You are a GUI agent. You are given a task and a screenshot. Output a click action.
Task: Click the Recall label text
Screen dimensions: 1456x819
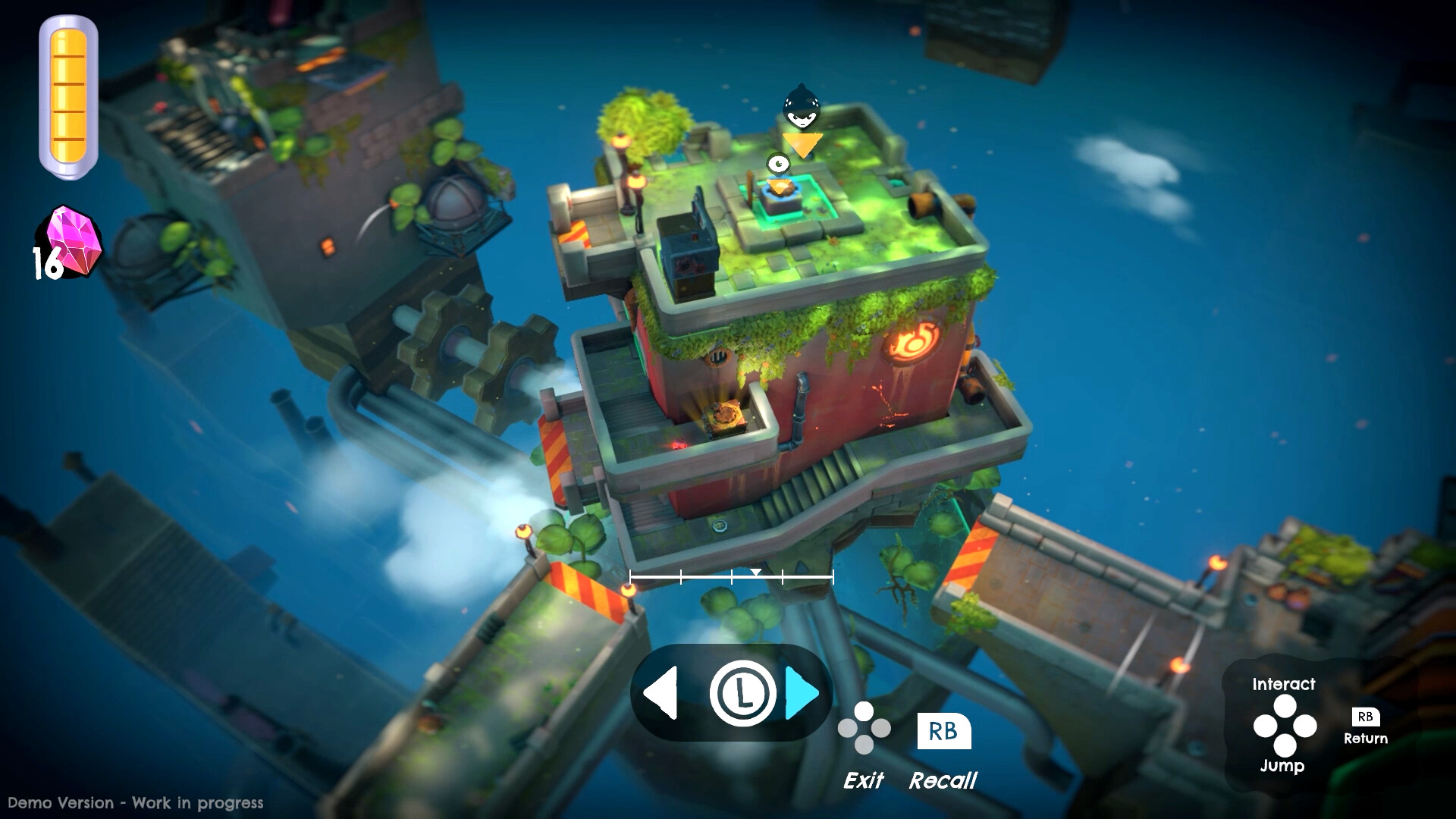(x=943, y=781)
